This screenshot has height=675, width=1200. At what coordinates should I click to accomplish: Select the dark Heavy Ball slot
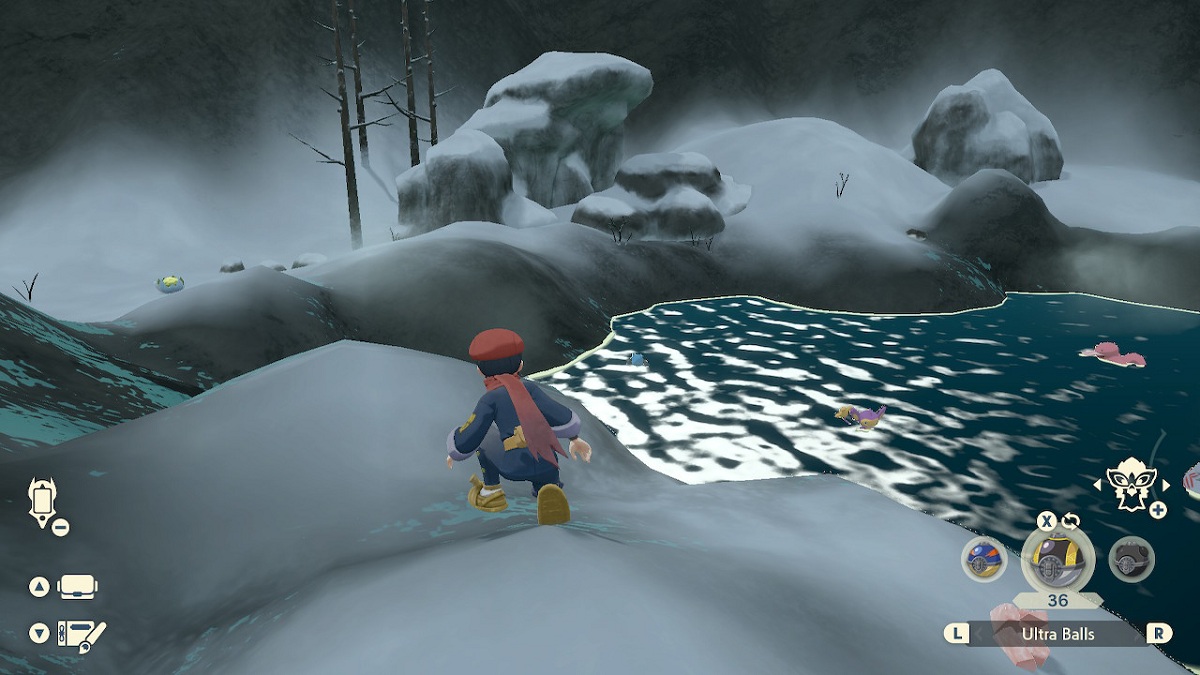tap(1131, 559)
